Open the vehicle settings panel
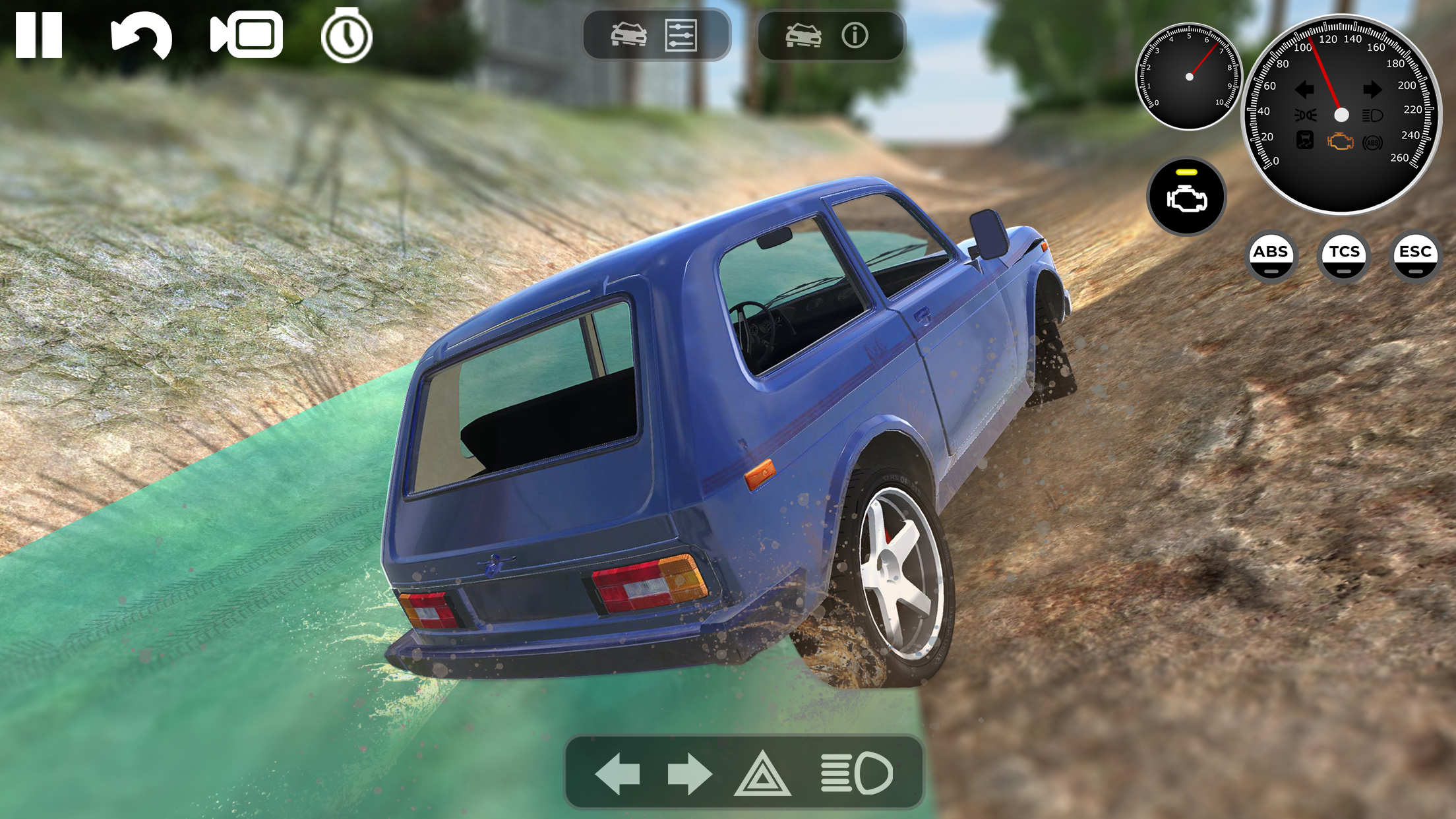The image size is (1456, 819). [655, 36]
